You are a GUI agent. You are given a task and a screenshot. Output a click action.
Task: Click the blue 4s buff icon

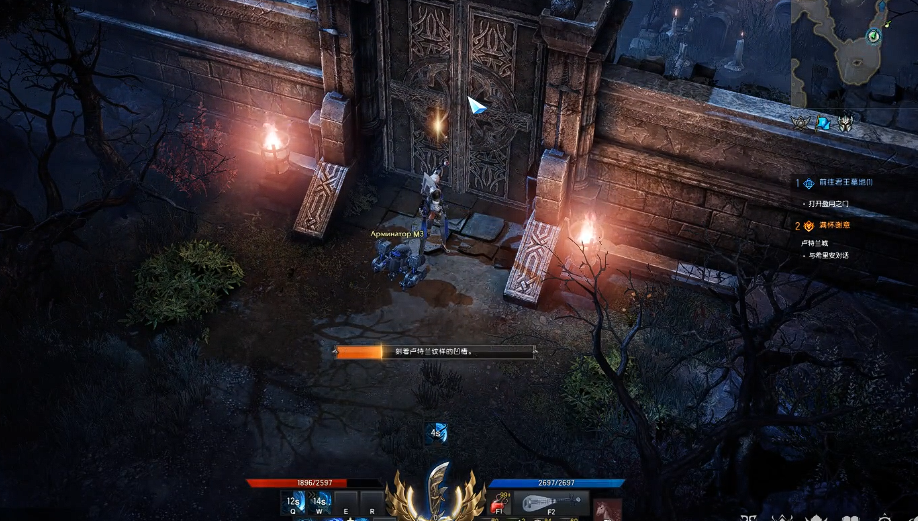click(437, 433)
